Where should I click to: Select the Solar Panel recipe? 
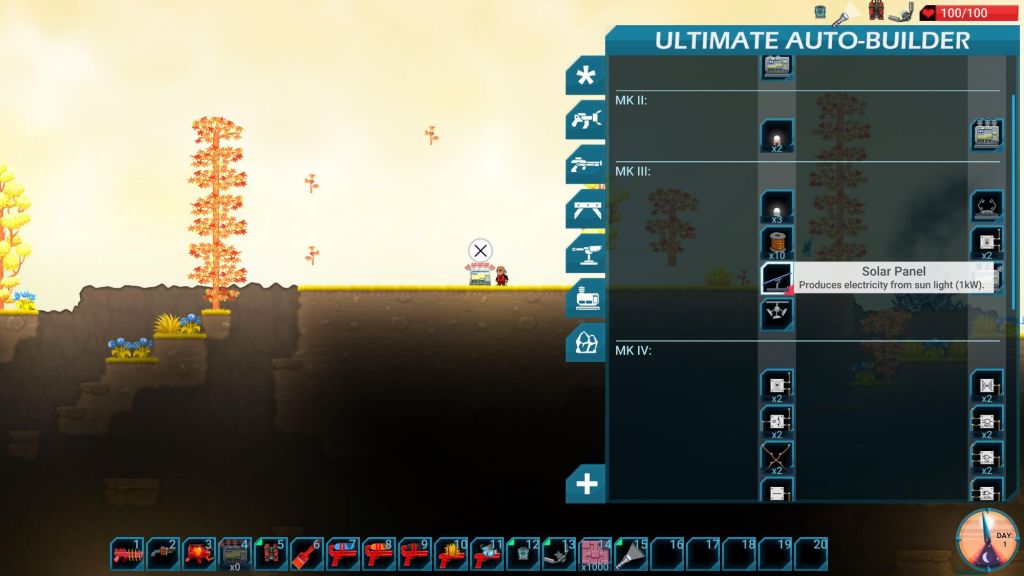point(777,277)
